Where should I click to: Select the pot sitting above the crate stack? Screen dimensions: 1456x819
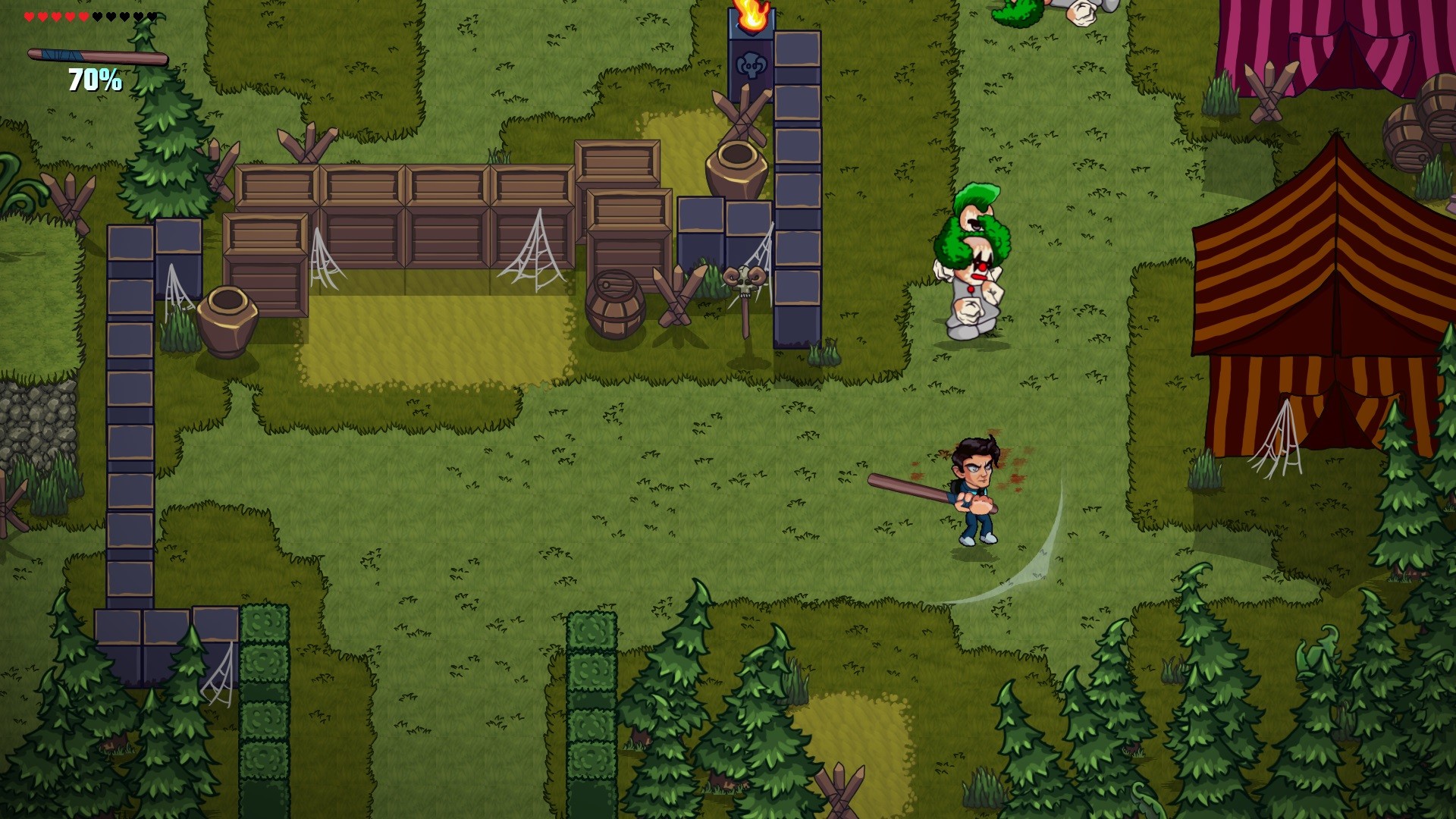click(736, 163)
